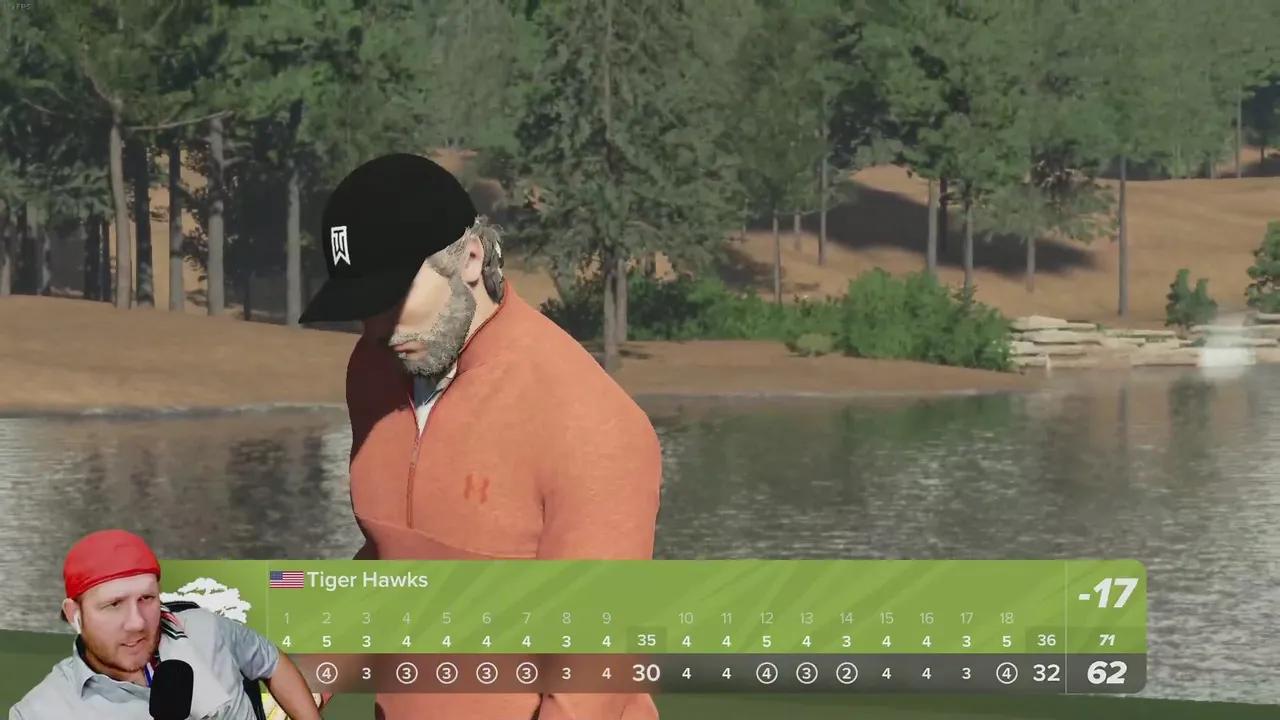This screenshot has height=720, width=1280.
Task: Select hole 18 column header
Action: coord(1006,618)
